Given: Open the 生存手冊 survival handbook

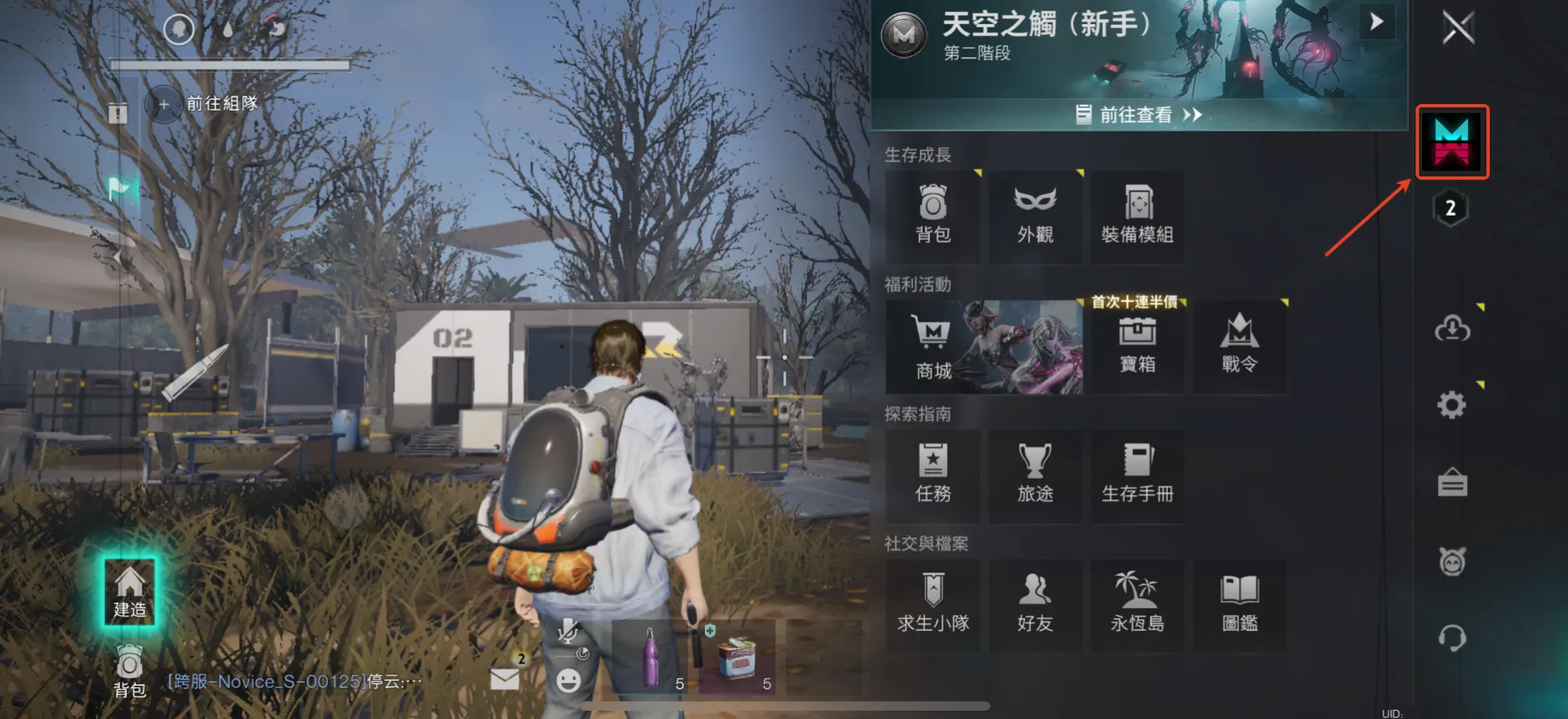Looking at the screenshot, I should 1137,475.
